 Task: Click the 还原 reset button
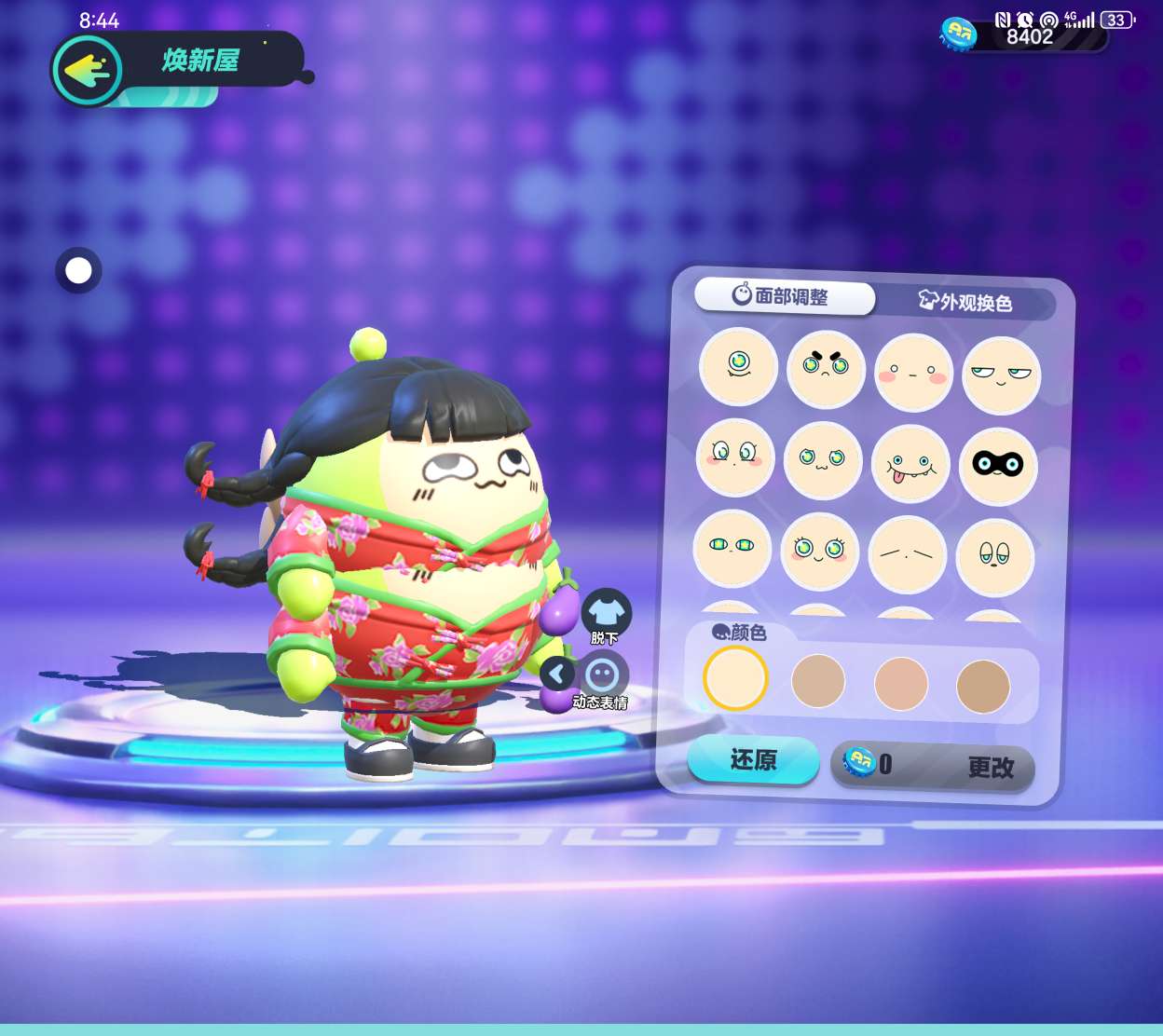coord(753,760)
